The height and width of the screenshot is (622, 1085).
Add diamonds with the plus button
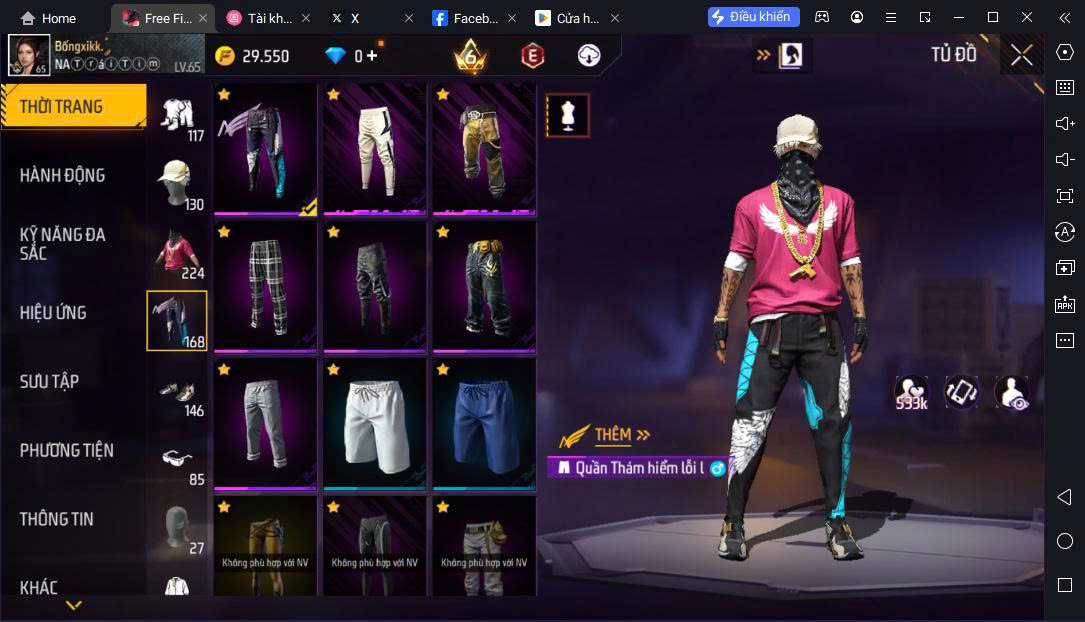373,56
